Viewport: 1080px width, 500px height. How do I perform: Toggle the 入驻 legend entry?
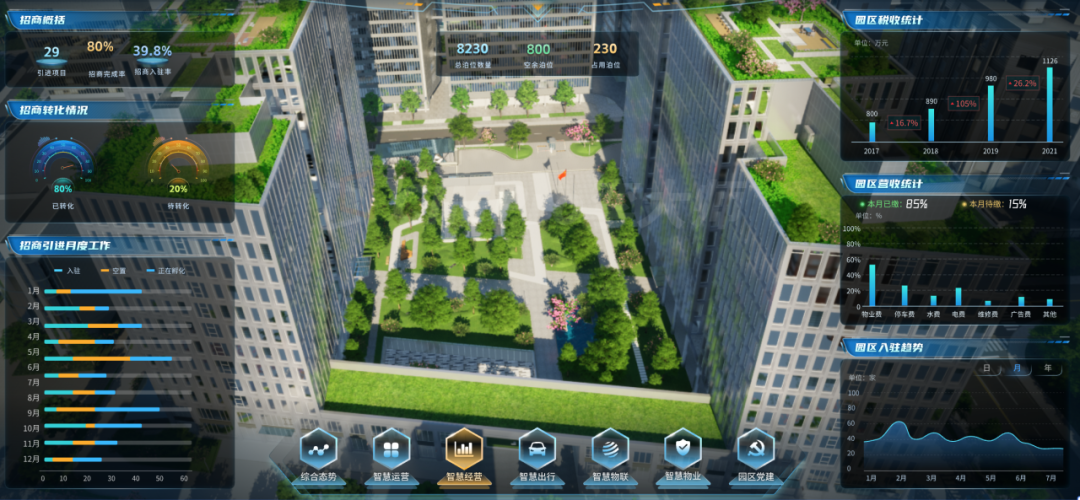pos(67,270)
